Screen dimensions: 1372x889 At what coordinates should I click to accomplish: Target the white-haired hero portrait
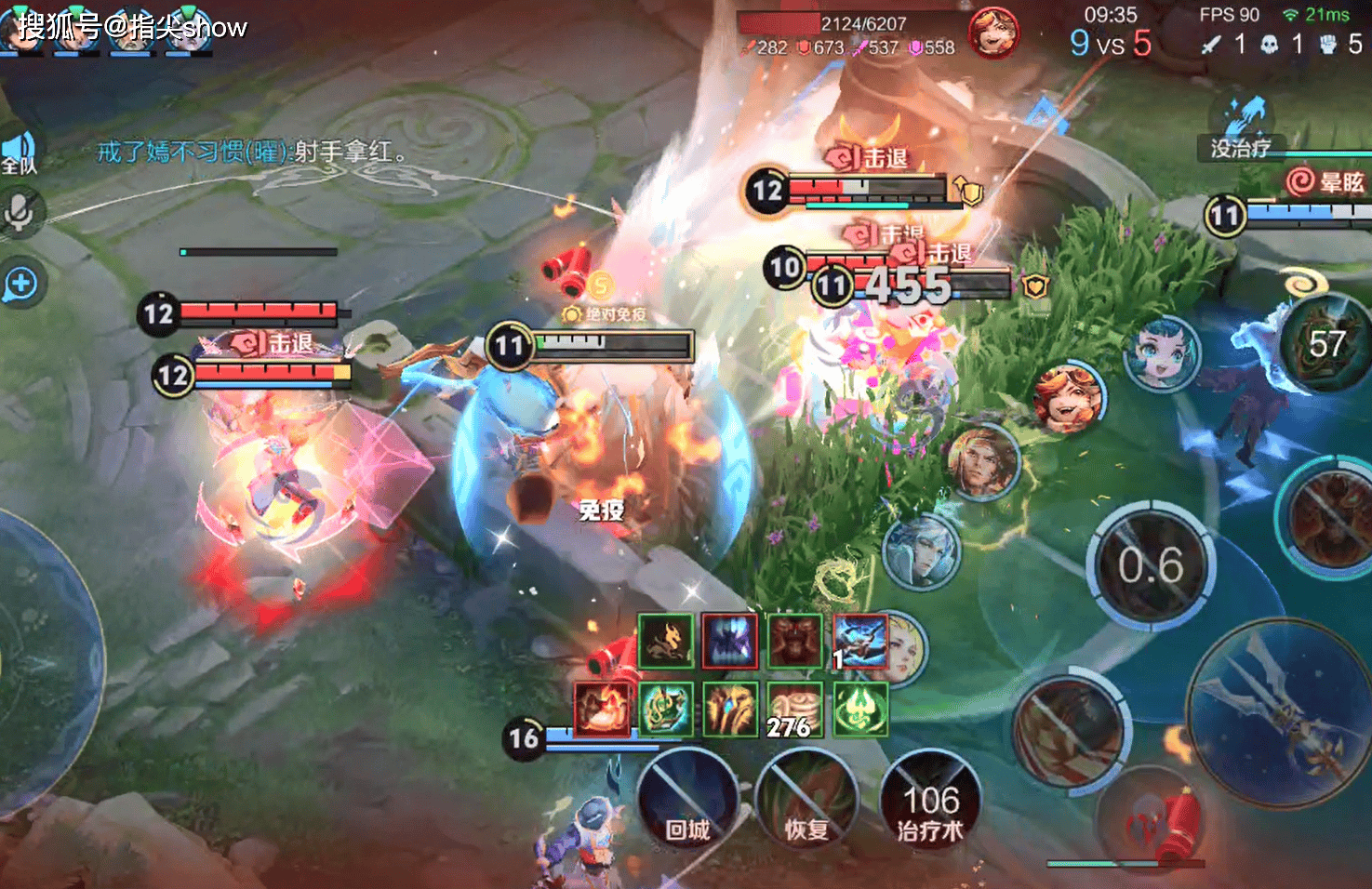click(x=921, y=552)
